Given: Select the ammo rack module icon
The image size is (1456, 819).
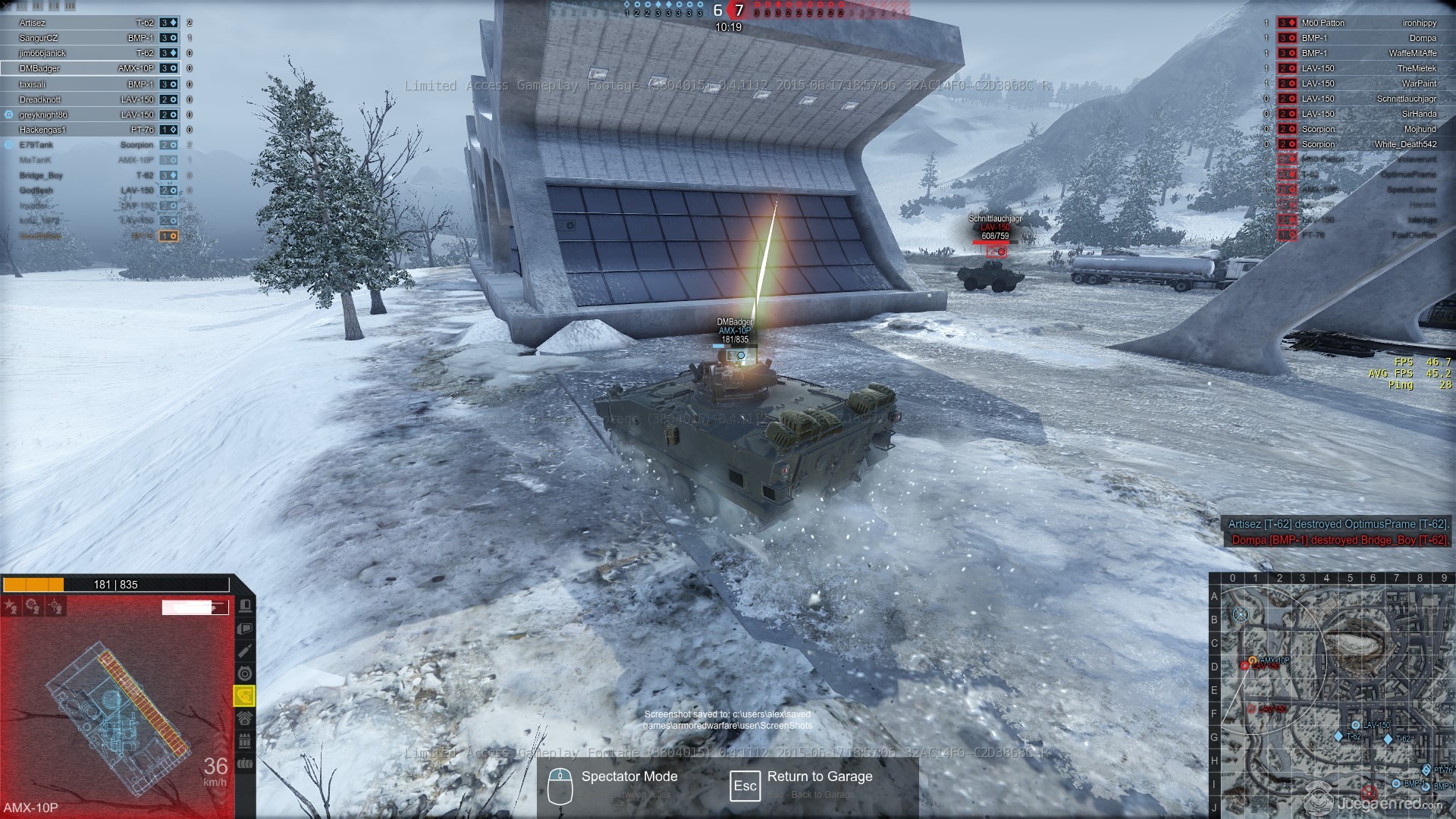Looking at the screenshot, I should [244, 741].
